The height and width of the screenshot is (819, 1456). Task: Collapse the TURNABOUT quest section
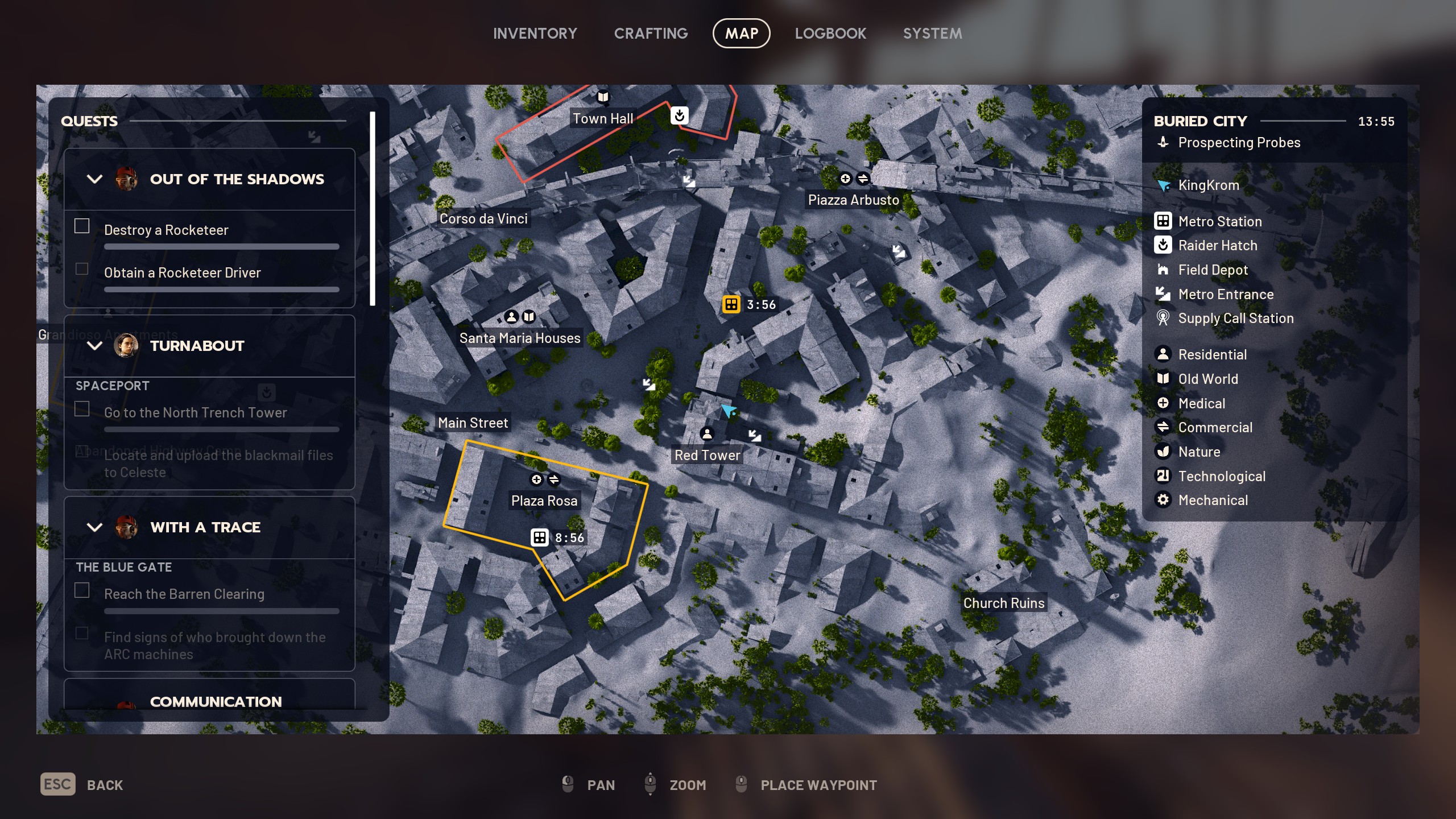click(x=95, y=346)
